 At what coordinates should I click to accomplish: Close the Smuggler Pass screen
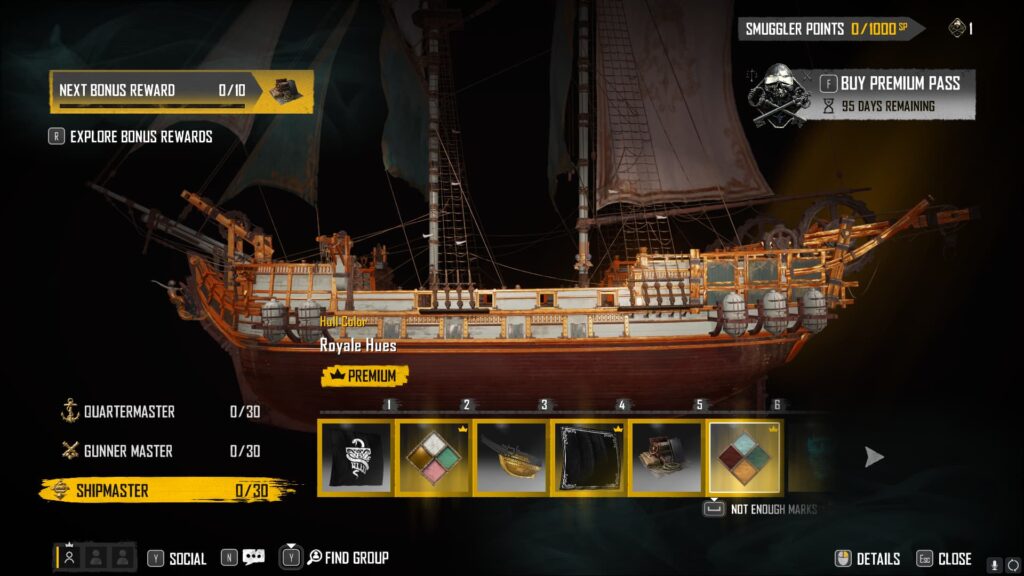coord(954,559)
